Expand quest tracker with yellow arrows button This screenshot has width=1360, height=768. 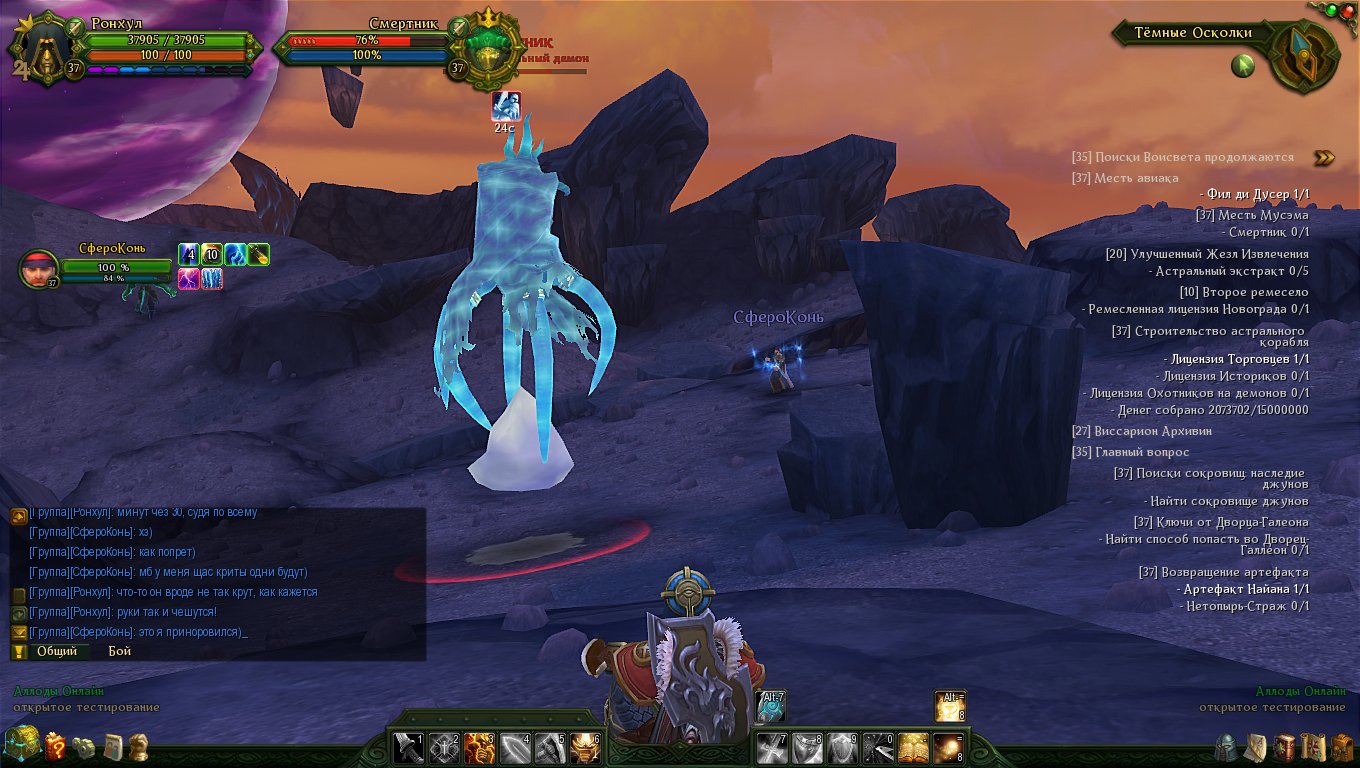click(x=1324, y=157)
